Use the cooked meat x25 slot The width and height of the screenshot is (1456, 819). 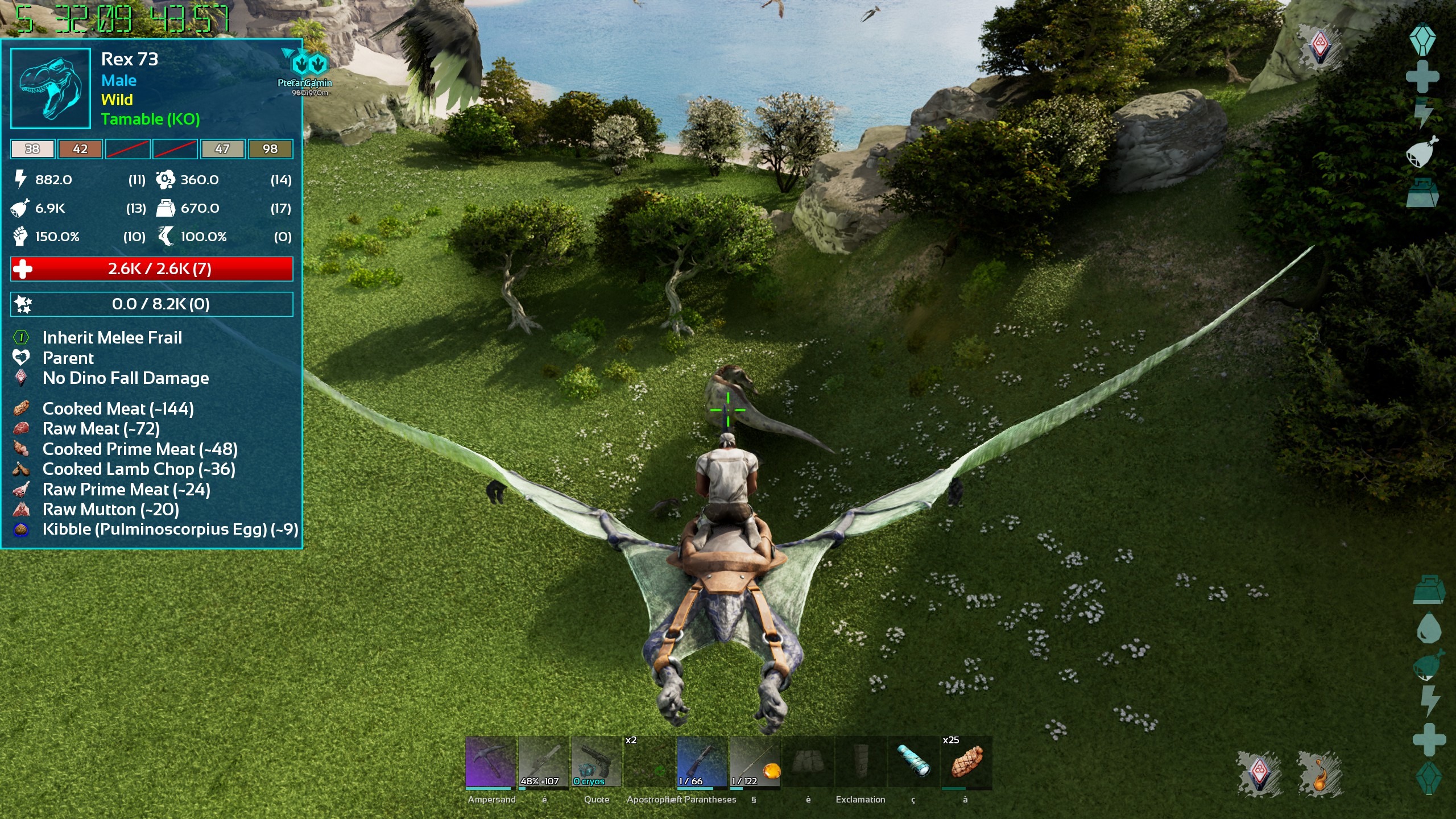pos(966,762)
